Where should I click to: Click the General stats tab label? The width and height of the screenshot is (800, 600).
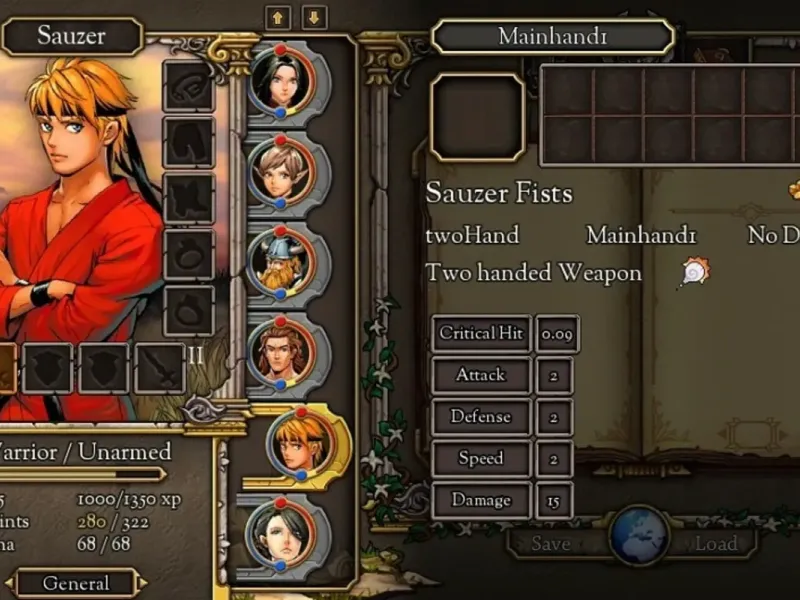tap(76, 583)
